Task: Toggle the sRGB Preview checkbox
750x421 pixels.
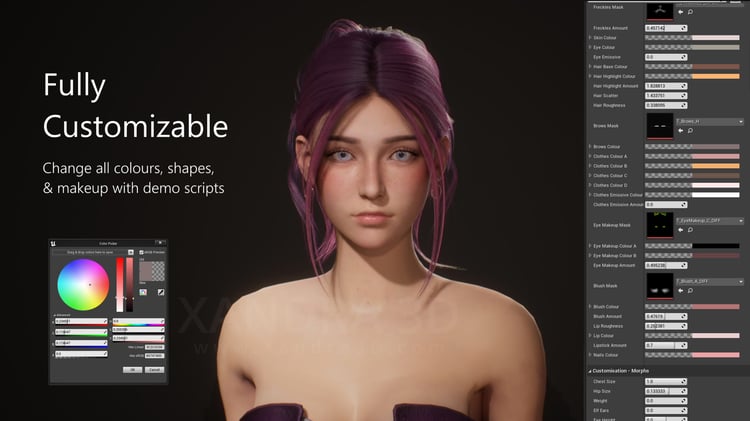Action: coord(141,252)
